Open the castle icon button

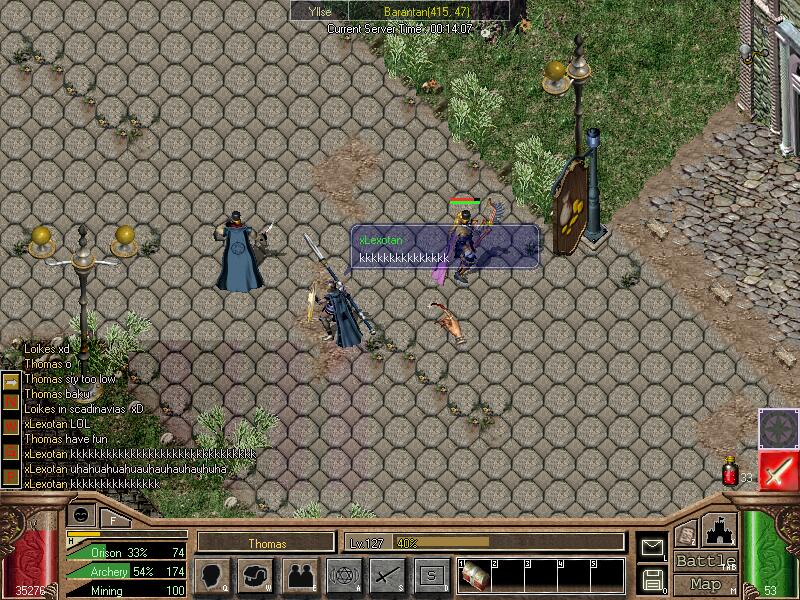[x=721, y=529]
